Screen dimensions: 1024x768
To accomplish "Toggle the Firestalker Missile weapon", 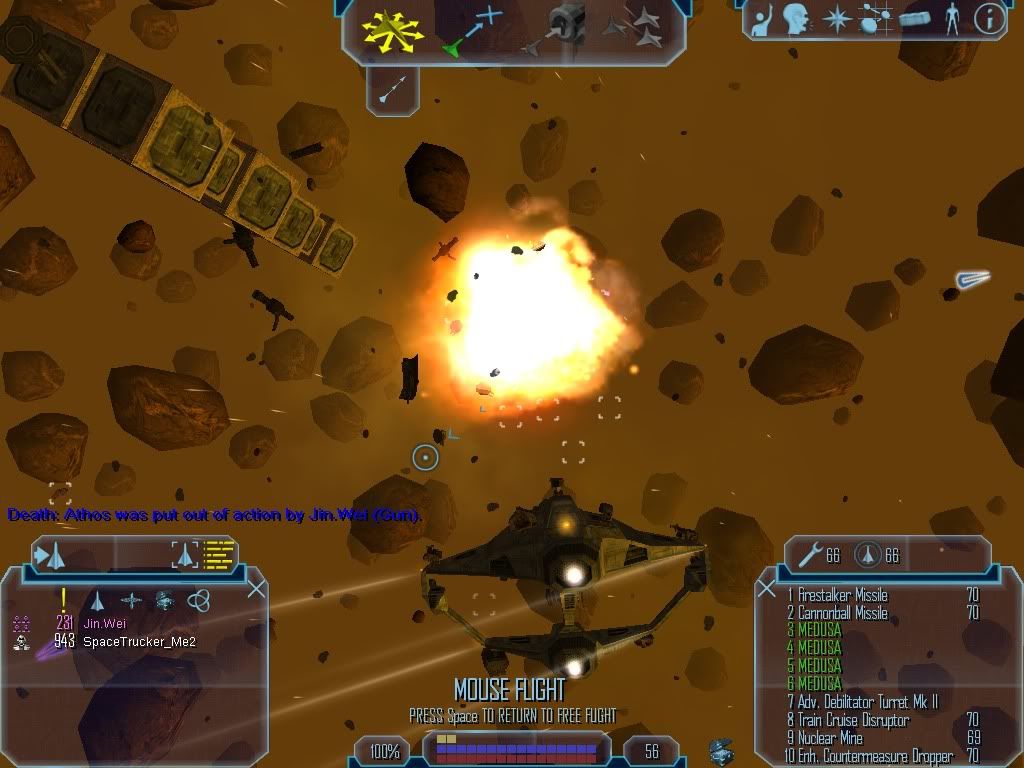I will tap(842, 595).
